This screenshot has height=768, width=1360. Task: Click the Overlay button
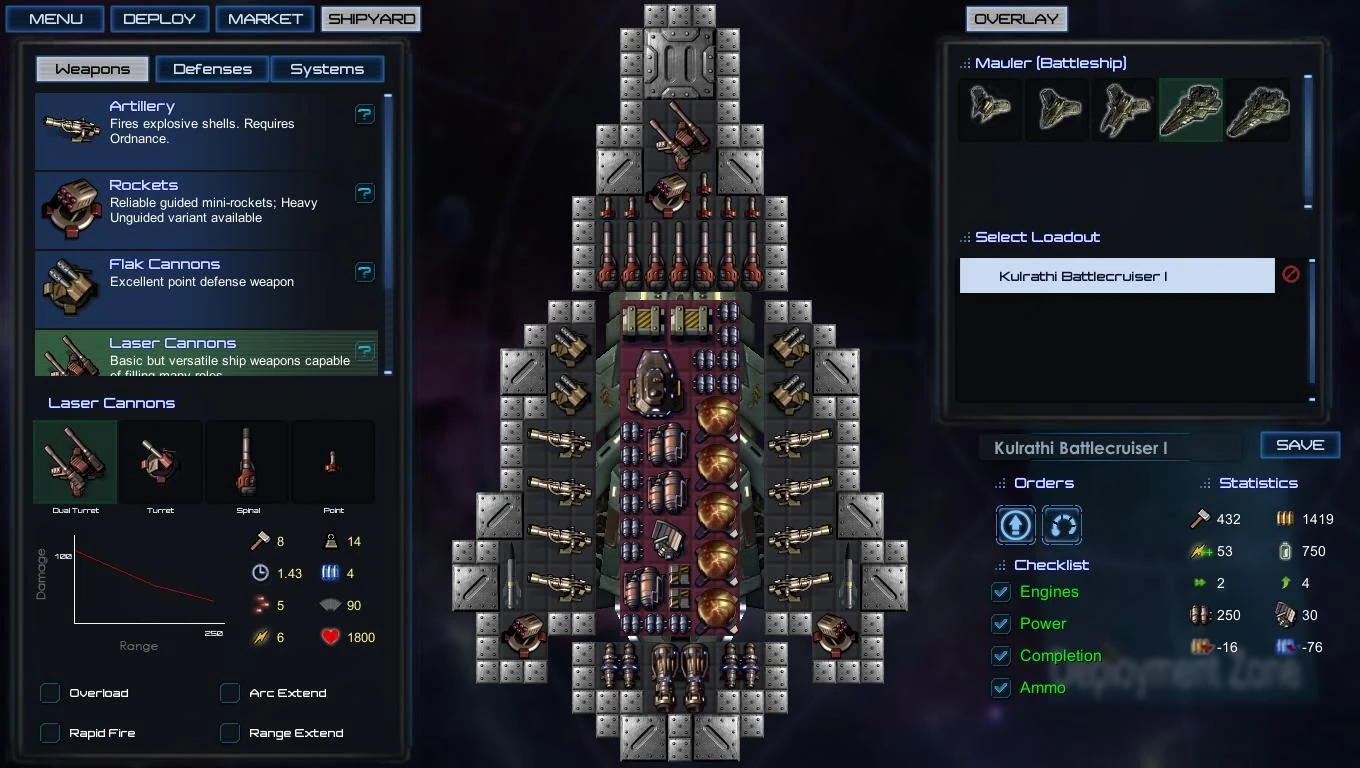pos(1016,18)
